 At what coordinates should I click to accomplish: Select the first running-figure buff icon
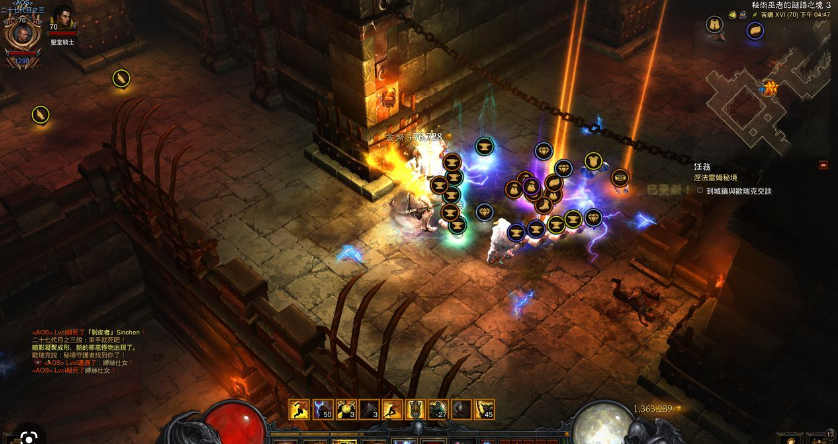click(x=296, y=408)
